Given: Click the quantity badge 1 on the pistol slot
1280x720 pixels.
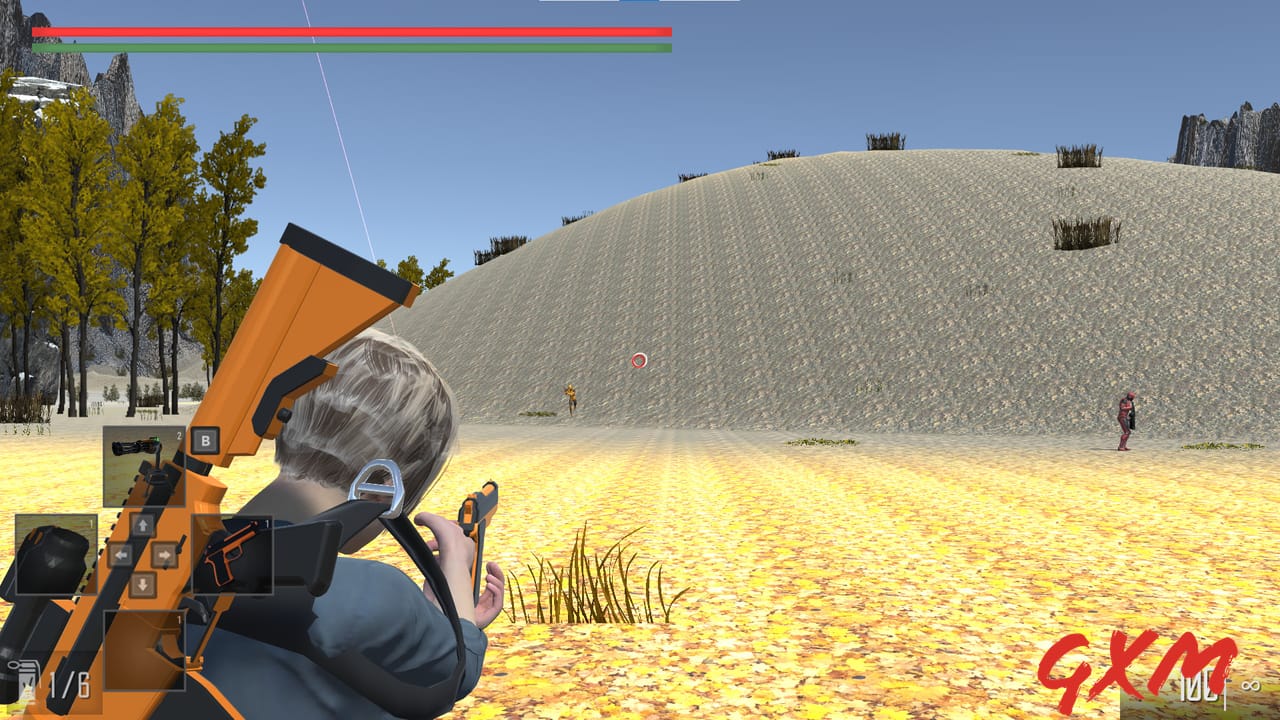Looking at the screenshot, I should pos(267,523).
